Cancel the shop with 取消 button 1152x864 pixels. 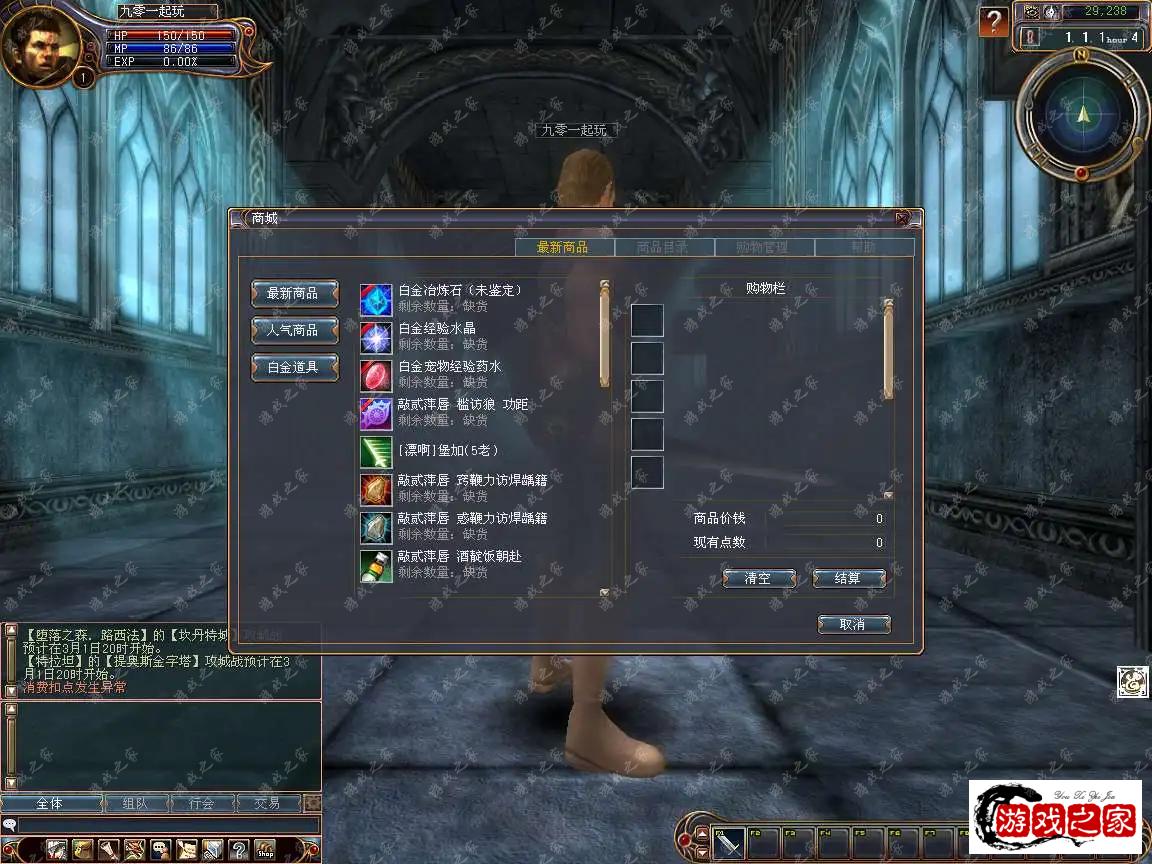click(853, 624)
